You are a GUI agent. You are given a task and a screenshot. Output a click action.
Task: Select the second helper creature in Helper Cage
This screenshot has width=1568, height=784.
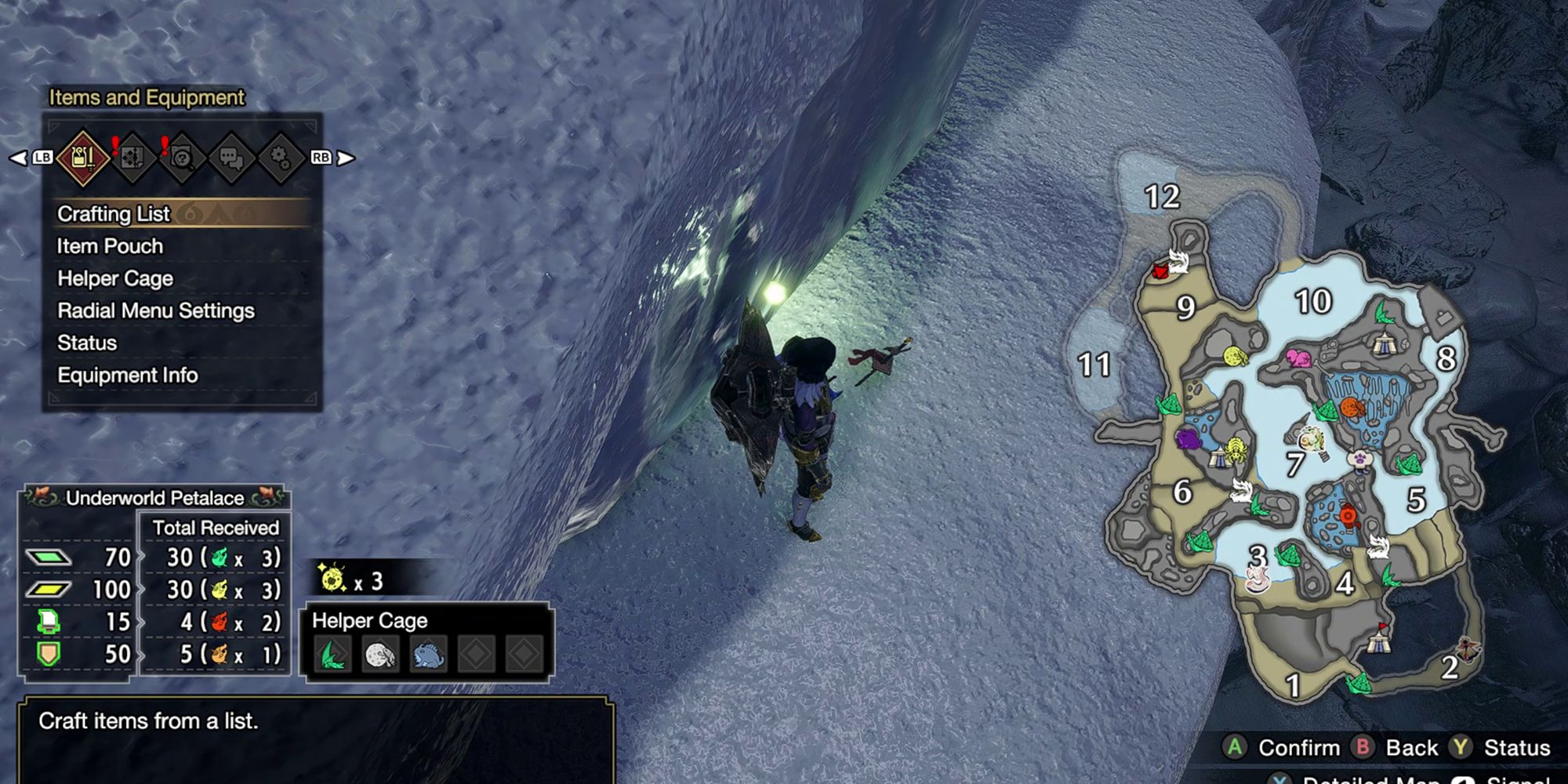[379, 655]
